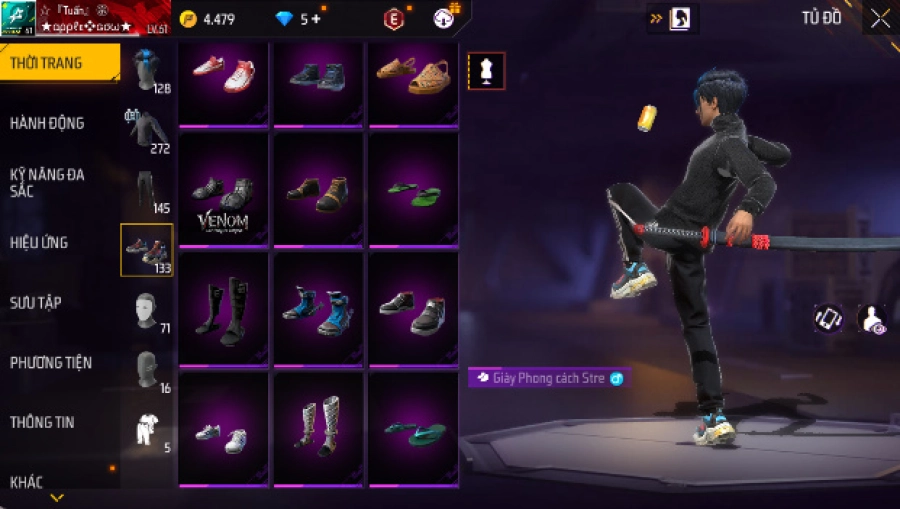Open the Hành Động section
The image size is (900, 509).
(47, 123)
